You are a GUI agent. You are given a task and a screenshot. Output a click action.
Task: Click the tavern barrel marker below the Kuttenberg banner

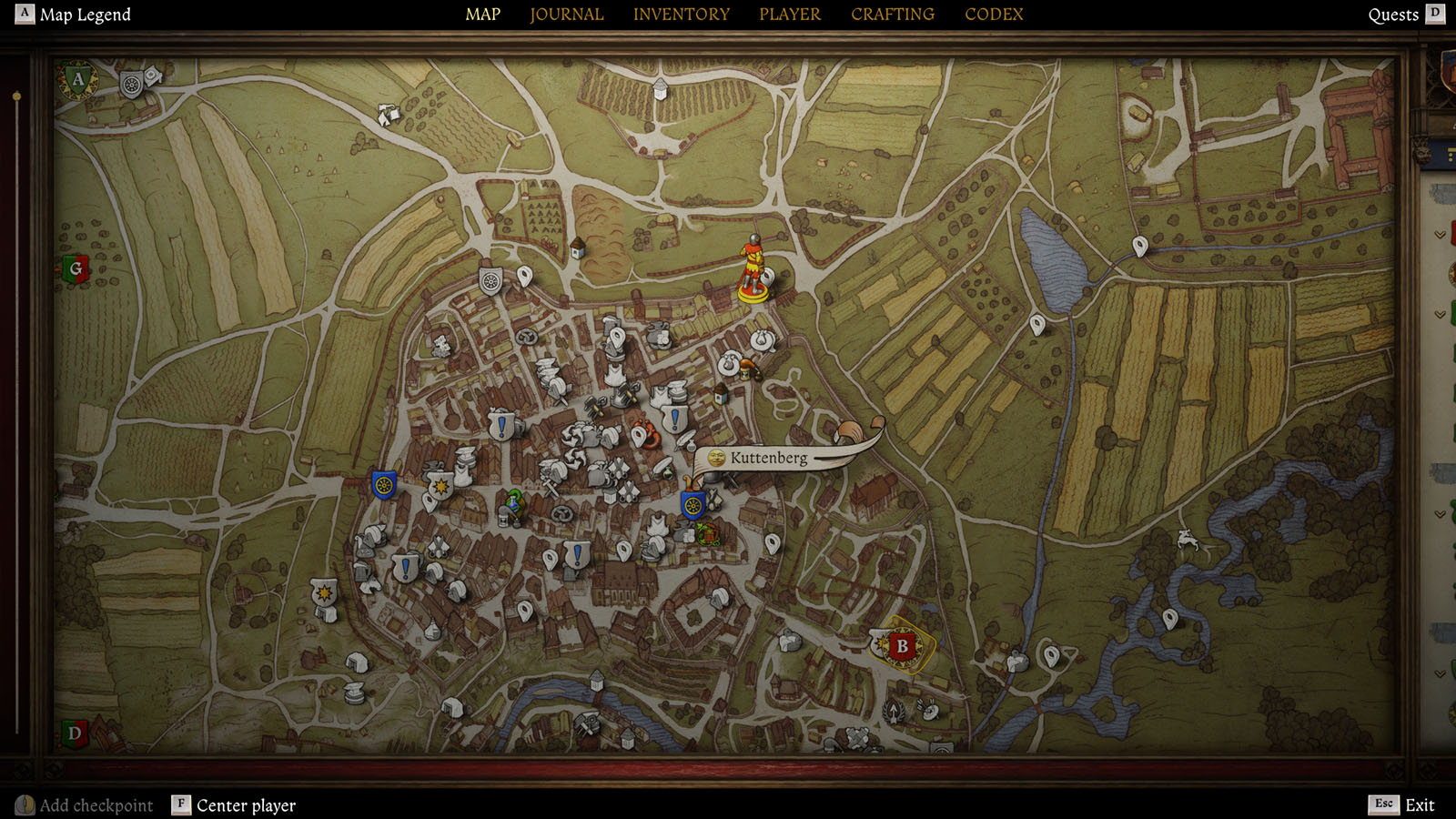(x=708, y=534)
